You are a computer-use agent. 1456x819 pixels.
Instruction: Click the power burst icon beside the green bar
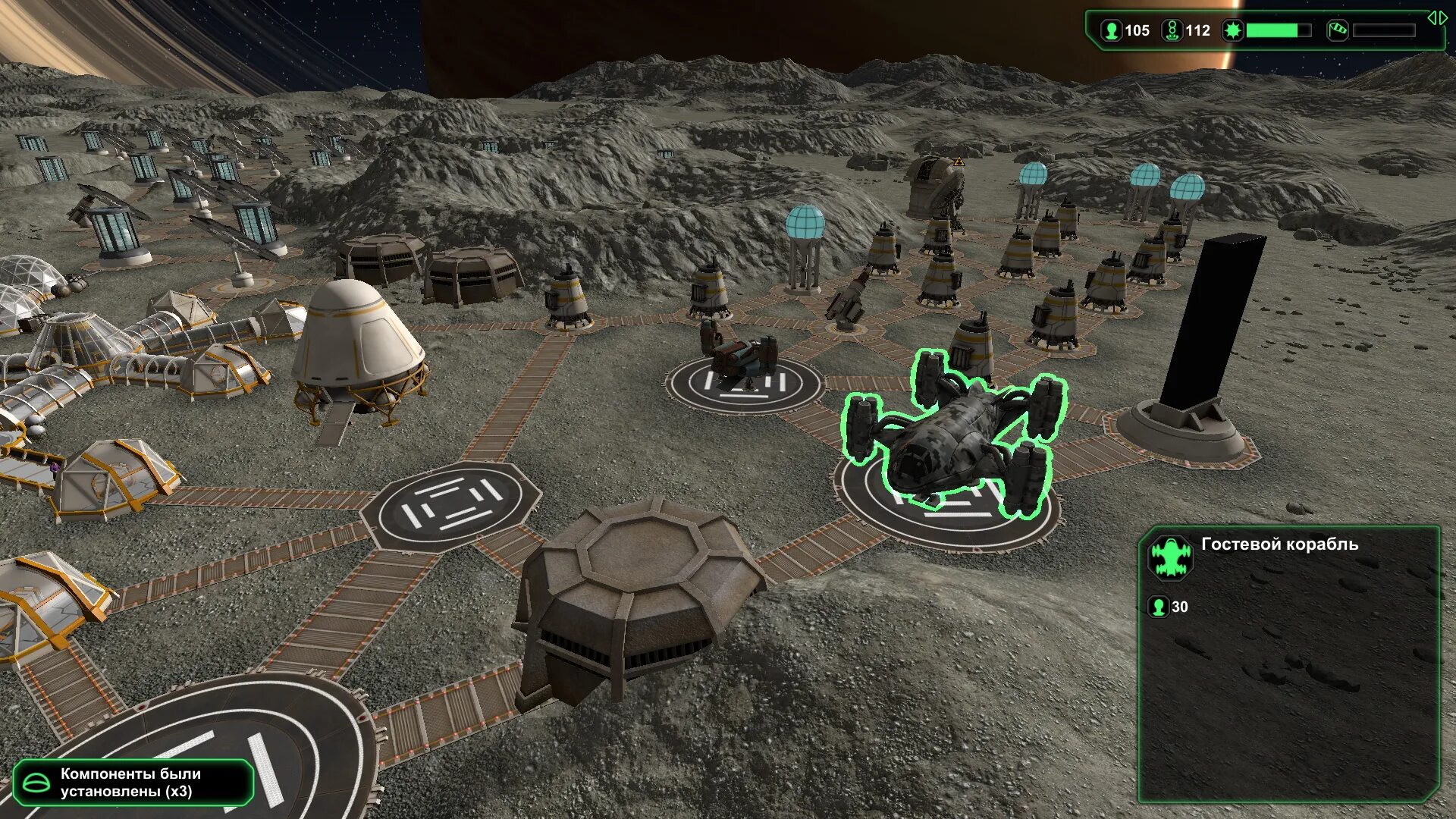coord(1233,30)
